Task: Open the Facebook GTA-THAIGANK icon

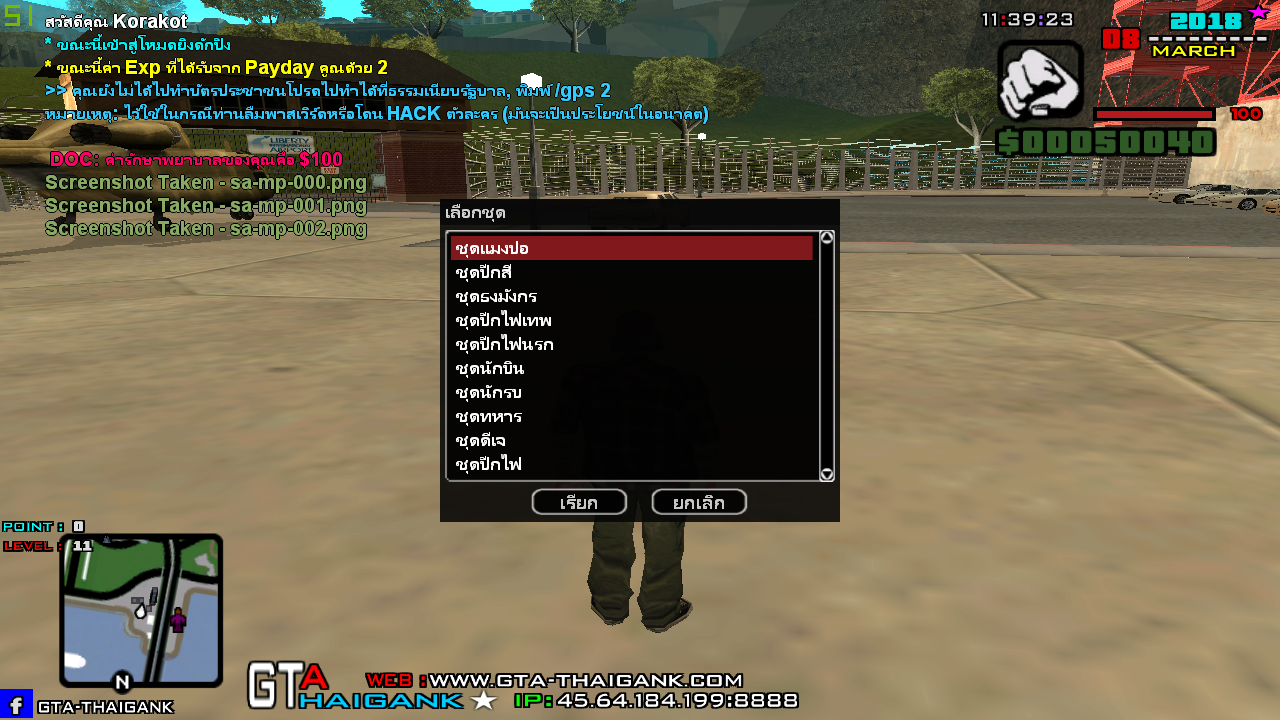Action: point(16,705)
